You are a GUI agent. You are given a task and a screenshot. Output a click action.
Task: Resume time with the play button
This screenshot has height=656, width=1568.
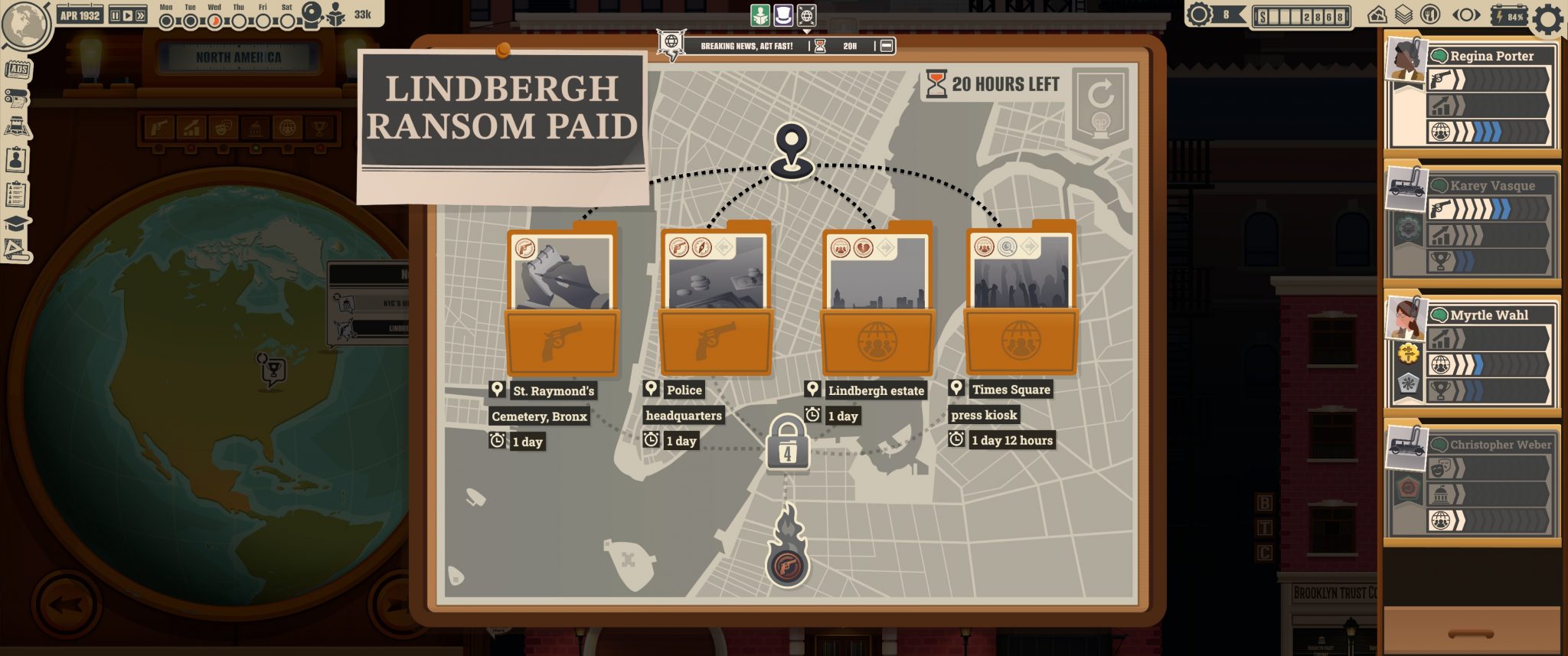click(128, 15)
